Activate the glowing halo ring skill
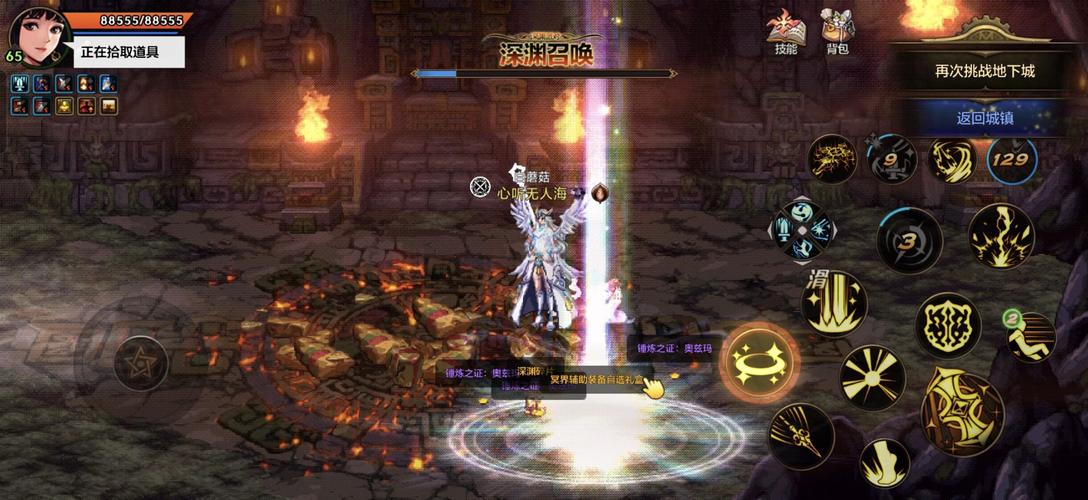The image size is (1088, 500). pos(762,362)
